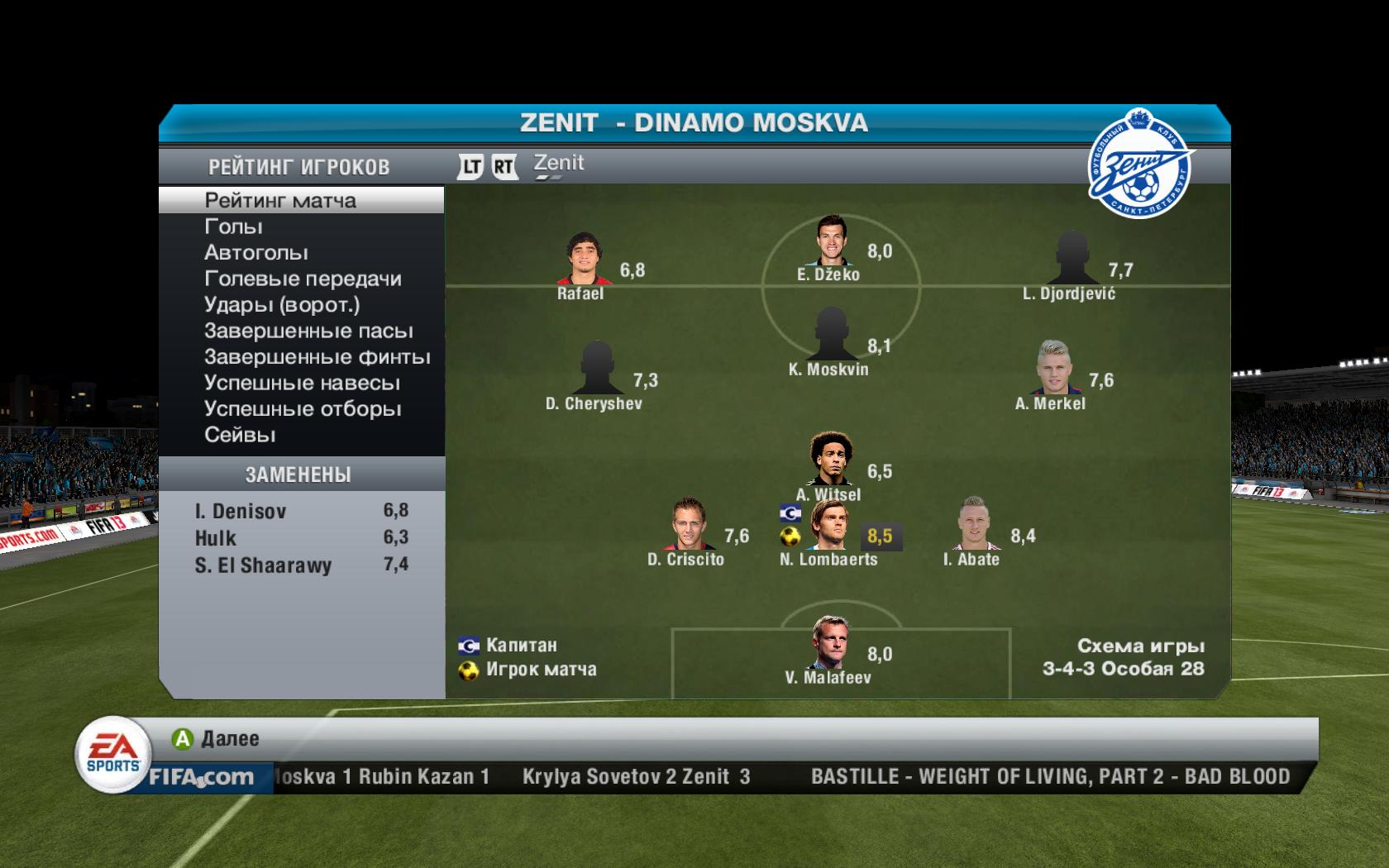Select Rafael's player portrait

(x=584, y=259)
